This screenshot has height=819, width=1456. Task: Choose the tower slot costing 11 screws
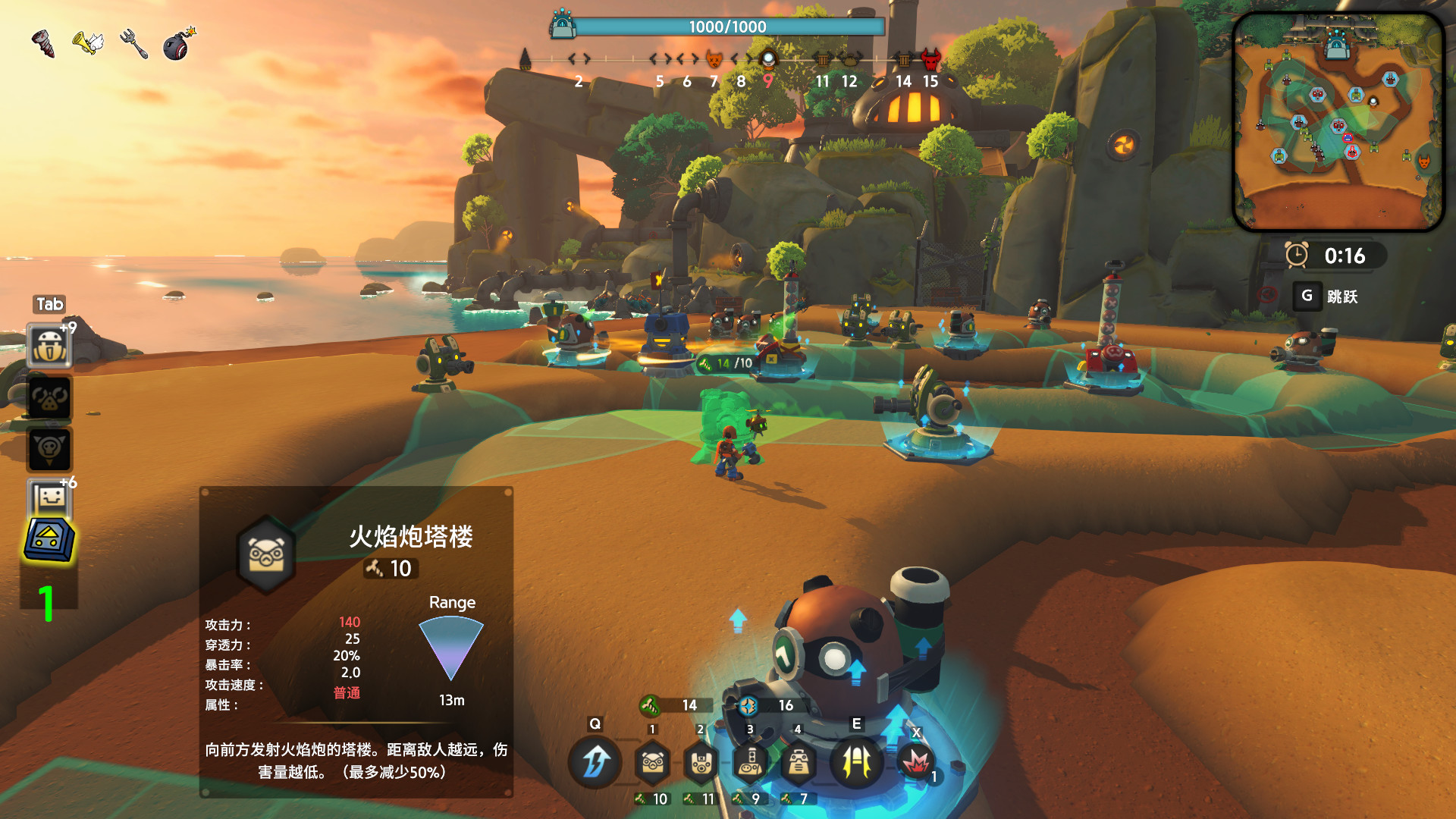(x=701, y=762)
